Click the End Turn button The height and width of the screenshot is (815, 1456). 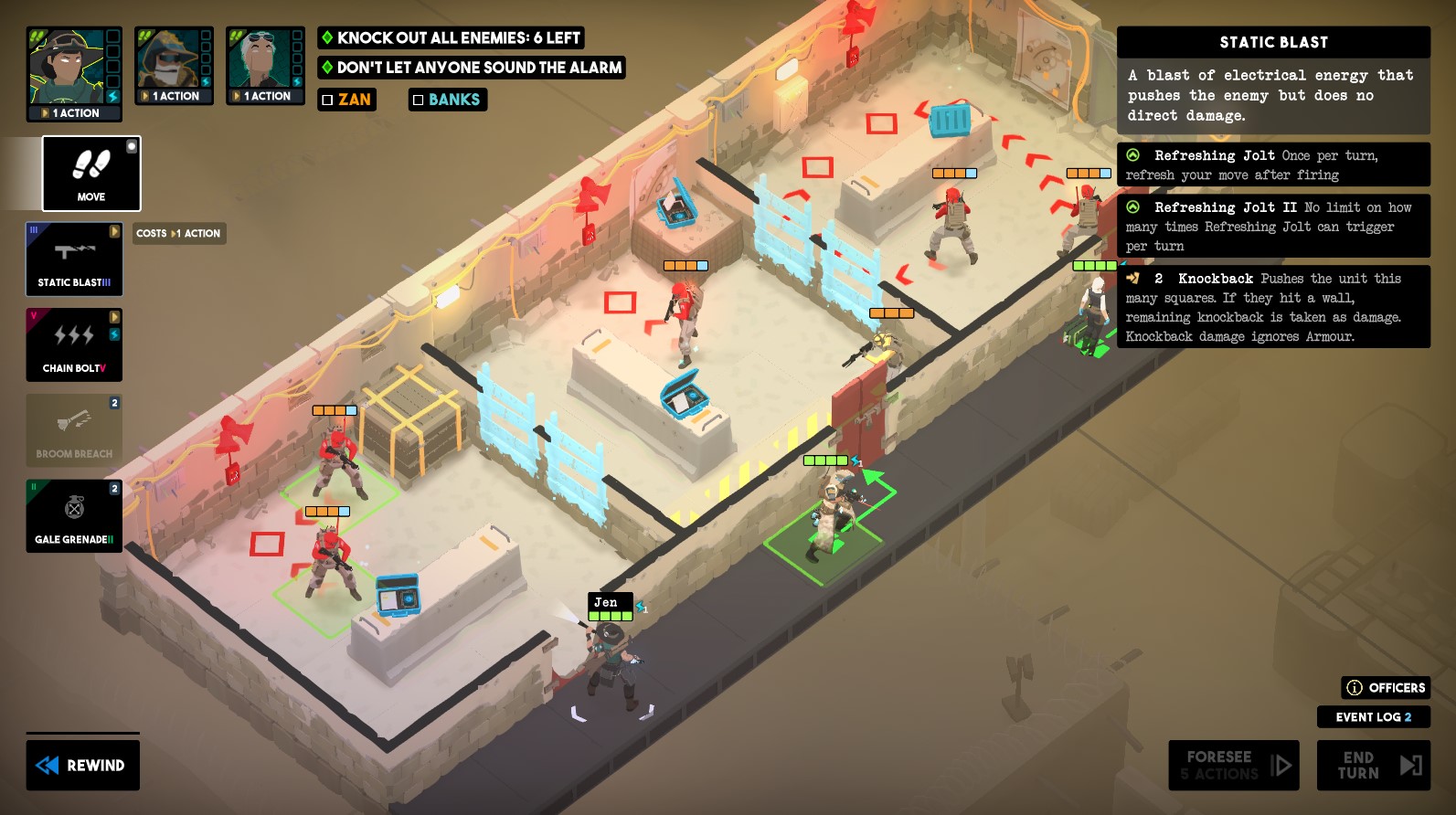coord(1373,765)
